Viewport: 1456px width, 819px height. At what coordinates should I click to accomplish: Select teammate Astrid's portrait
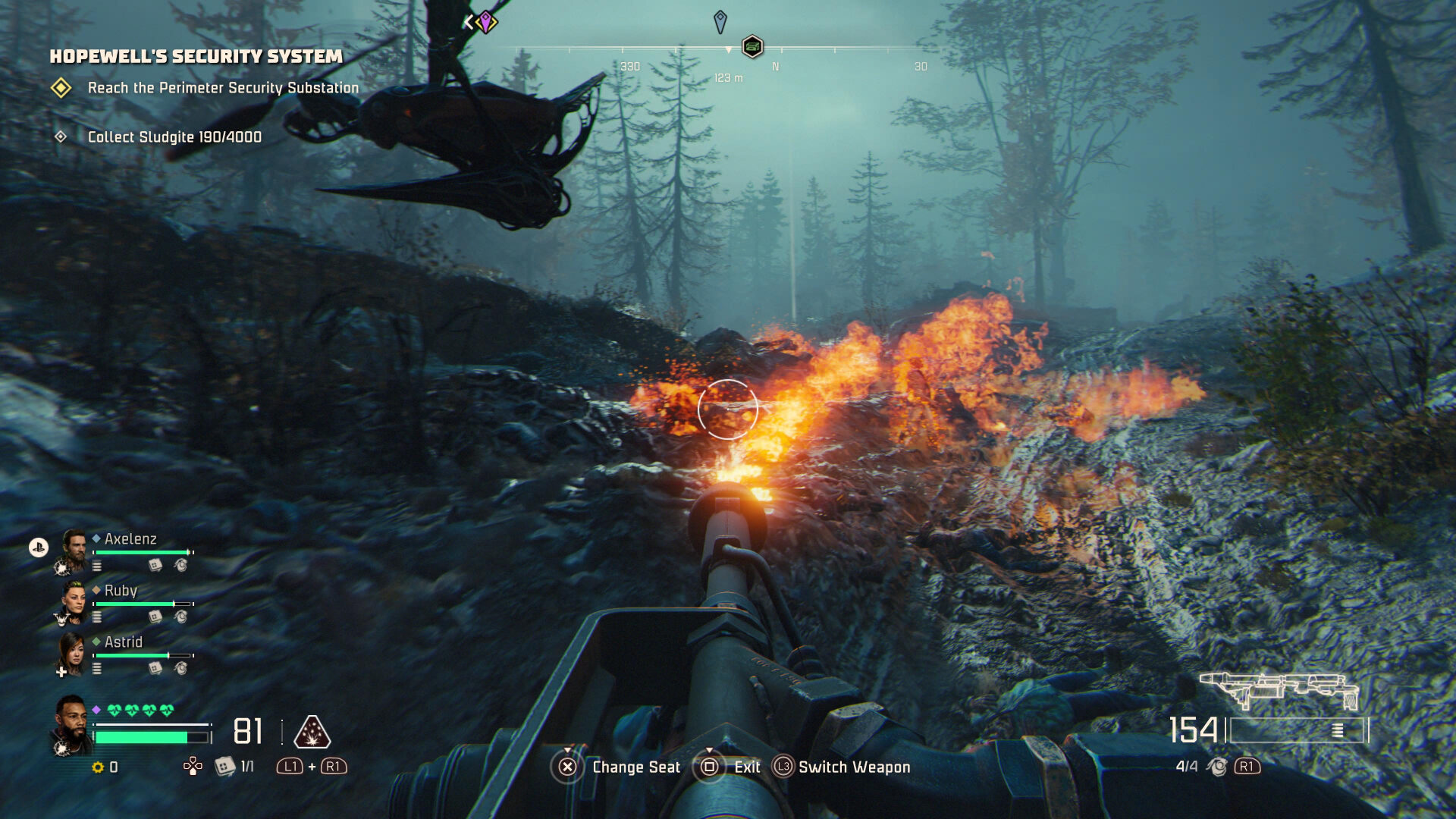[x=72, y=653]
